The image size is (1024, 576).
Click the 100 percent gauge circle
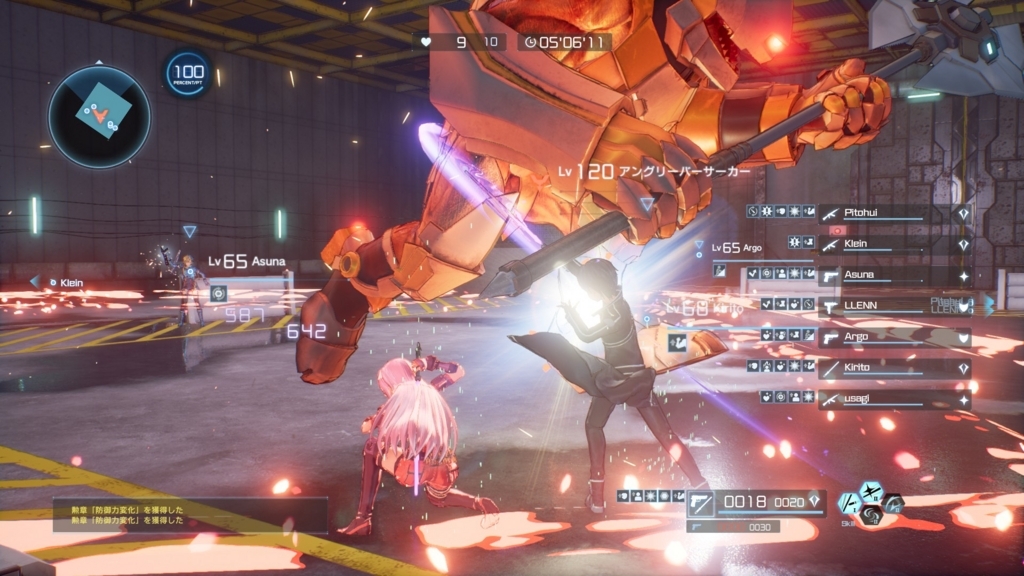coord(187,74)
